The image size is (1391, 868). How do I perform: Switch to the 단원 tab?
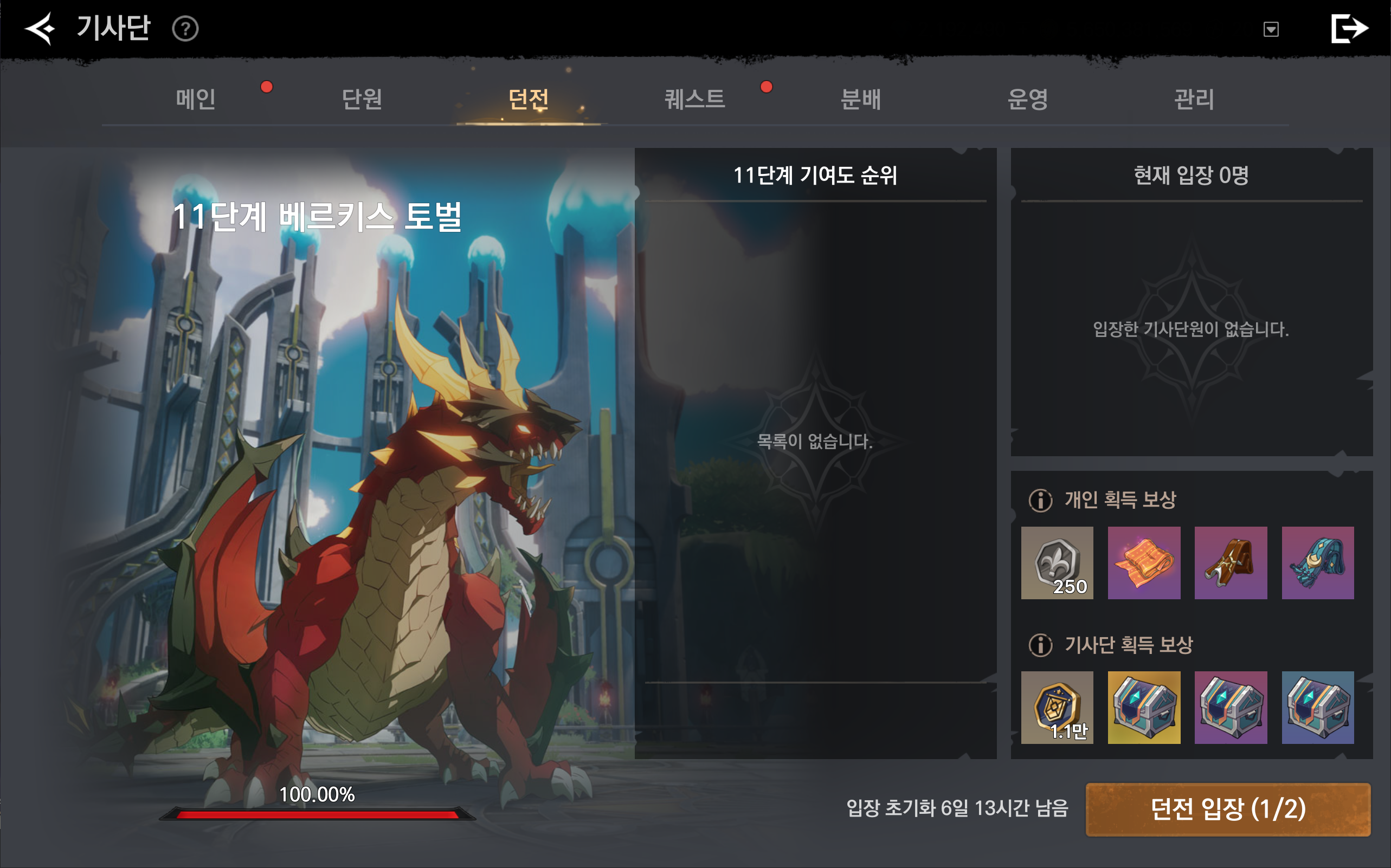(x=362, y=99)
